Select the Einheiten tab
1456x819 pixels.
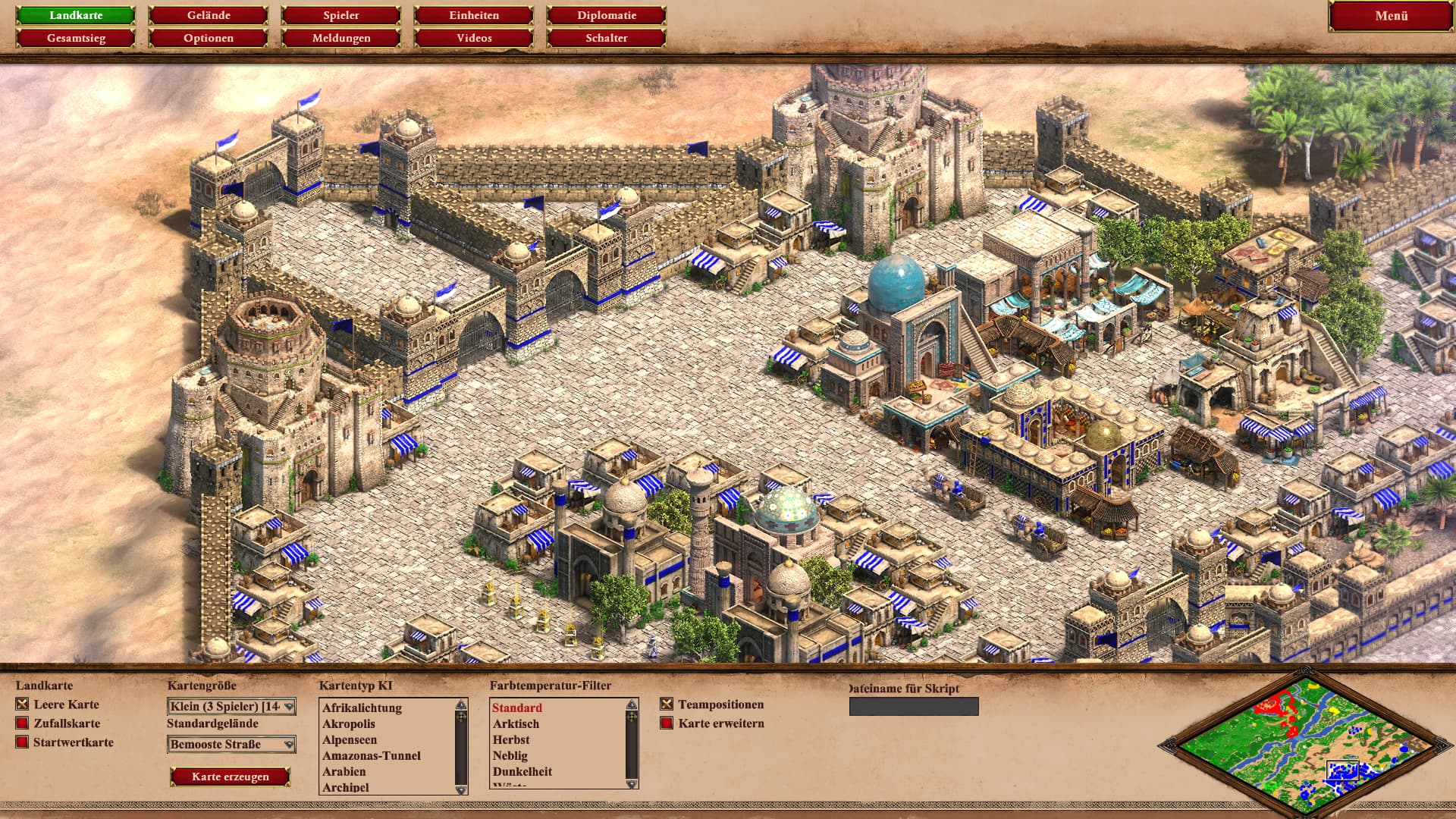point(474,15)
